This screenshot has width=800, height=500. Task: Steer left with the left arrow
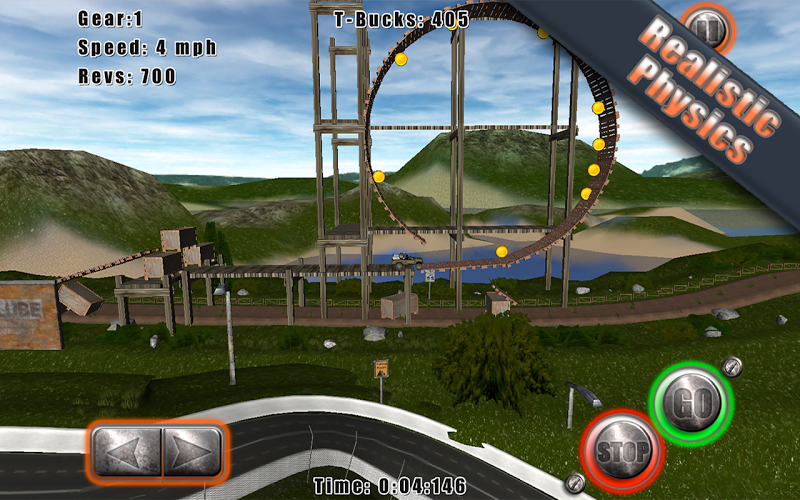click(x=126, y=452)
